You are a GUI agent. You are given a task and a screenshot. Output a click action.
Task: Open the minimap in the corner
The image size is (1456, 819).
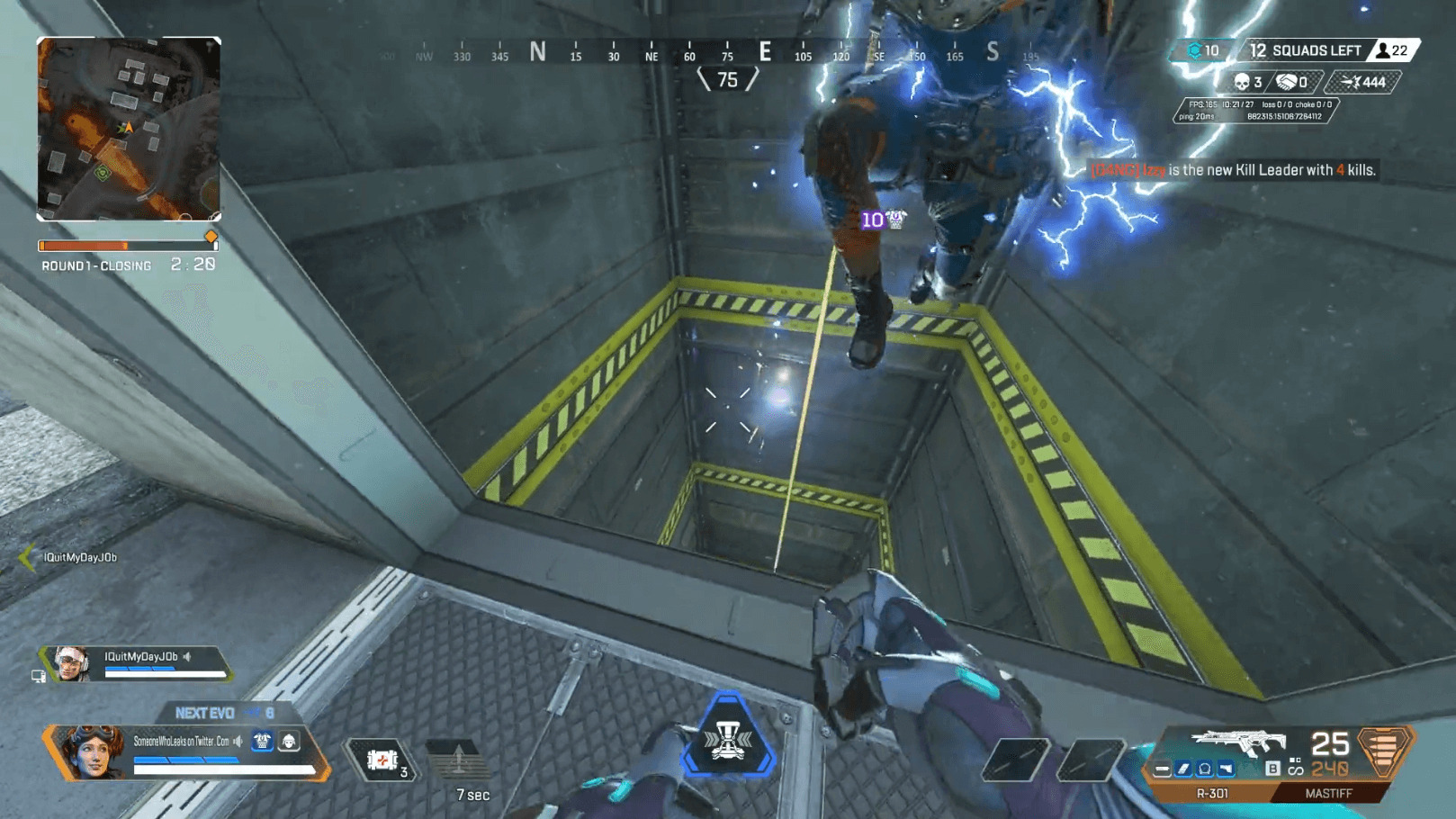pyautogui.click(x=129, y=129)
